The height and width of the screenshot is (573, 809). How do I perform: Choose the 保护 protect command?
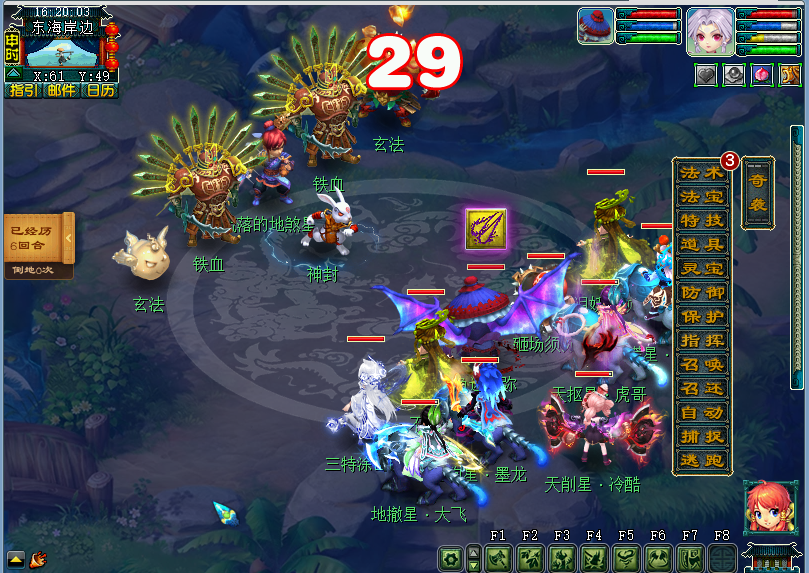[701, 316]
